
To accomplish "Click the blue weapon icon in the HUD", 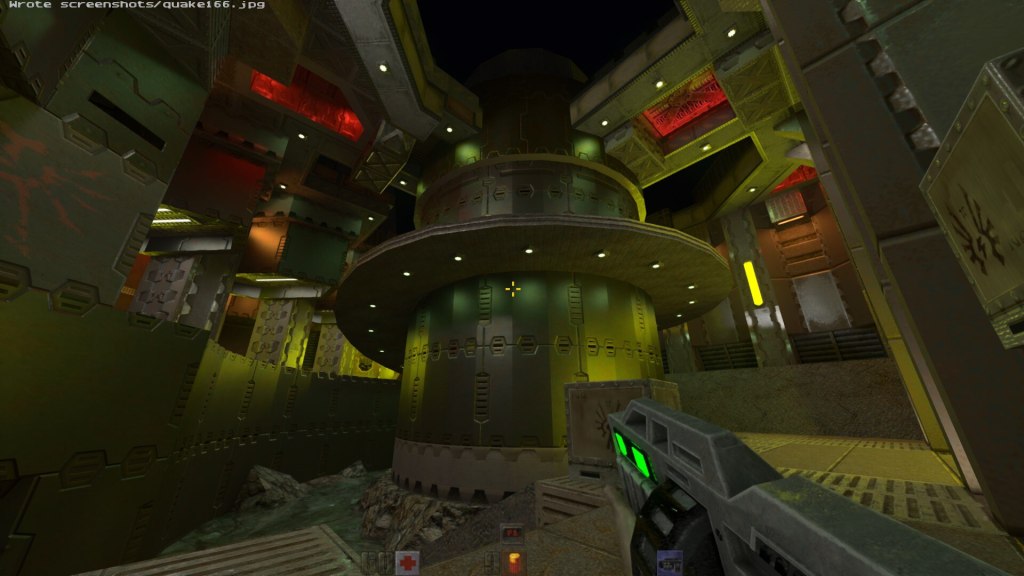I will coord(669,563).
